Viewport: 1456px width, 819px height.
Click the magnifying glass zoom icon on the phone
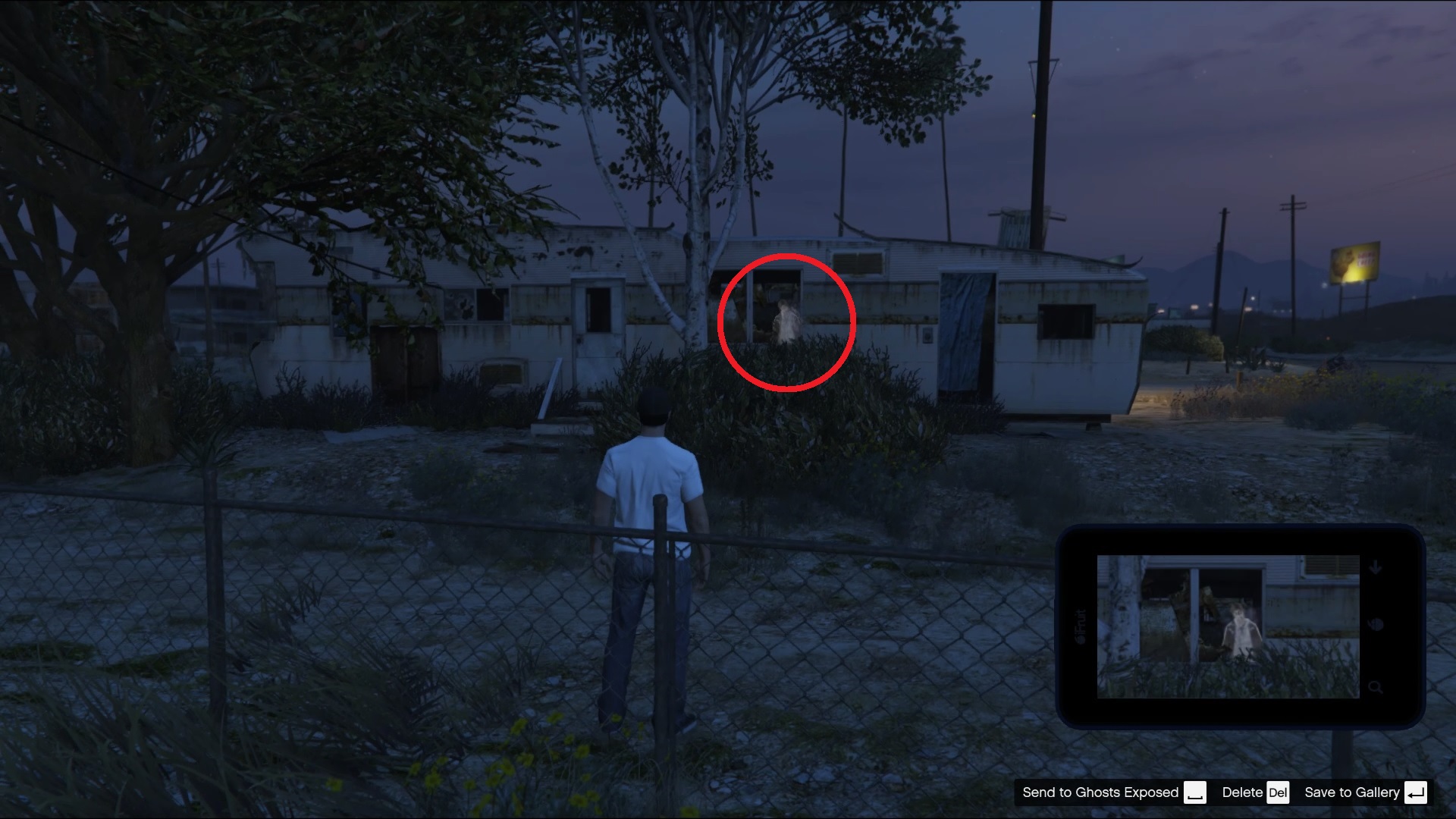click(1375, 689)
